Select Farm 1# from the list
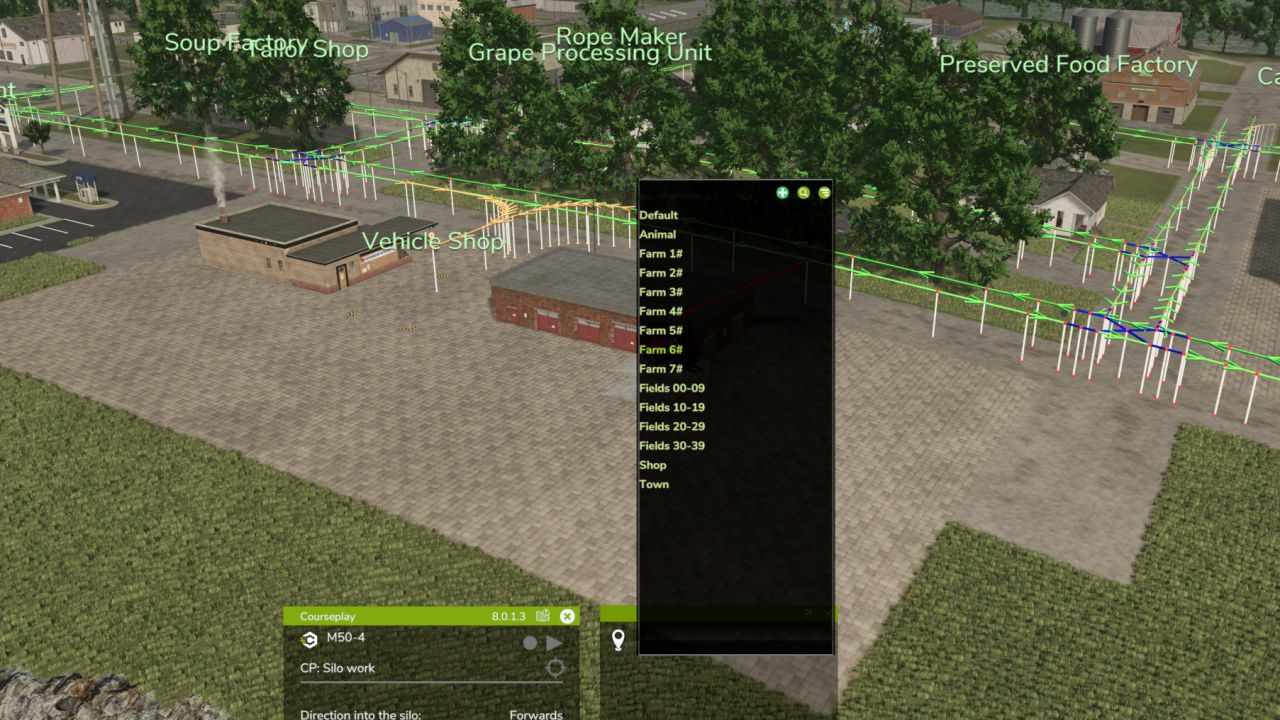This screenshot has height=720, width=1280. (x=661, y=254)
